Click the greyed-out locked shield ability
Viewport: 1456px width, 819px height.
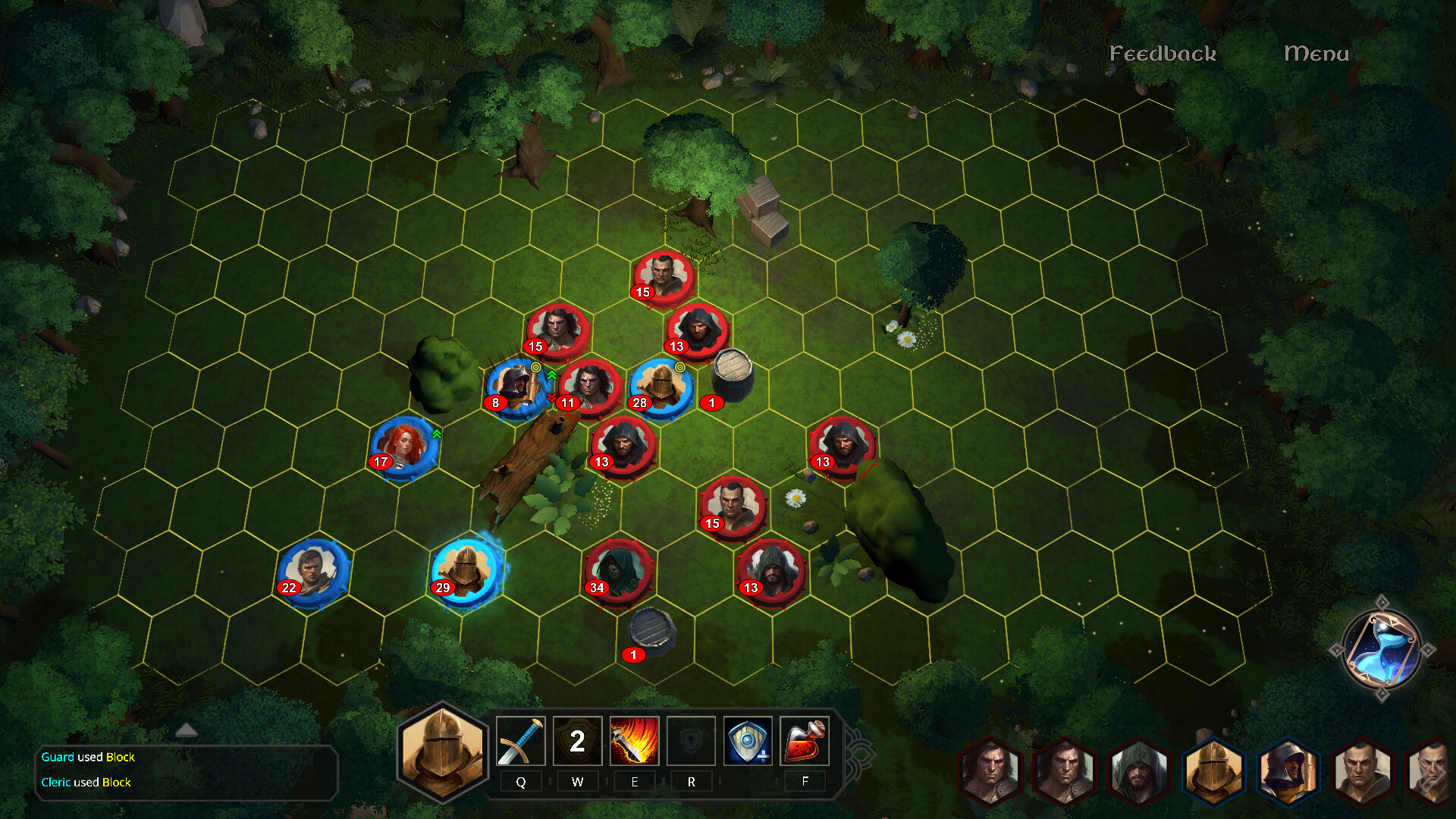(691, 741)
